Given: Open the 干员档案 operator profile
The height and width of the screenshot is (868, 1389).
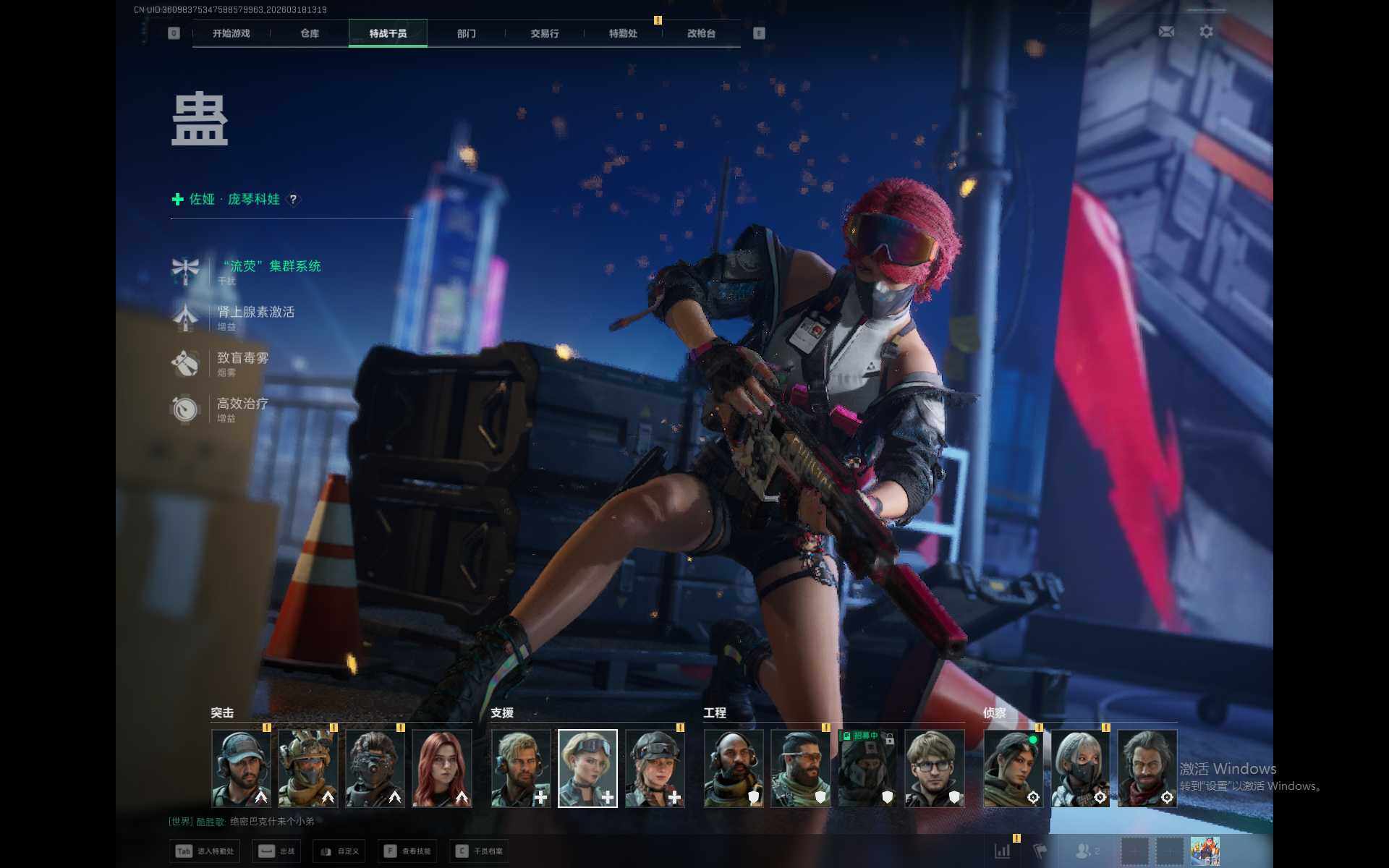Looking at the screenshot, I should 479,851.
